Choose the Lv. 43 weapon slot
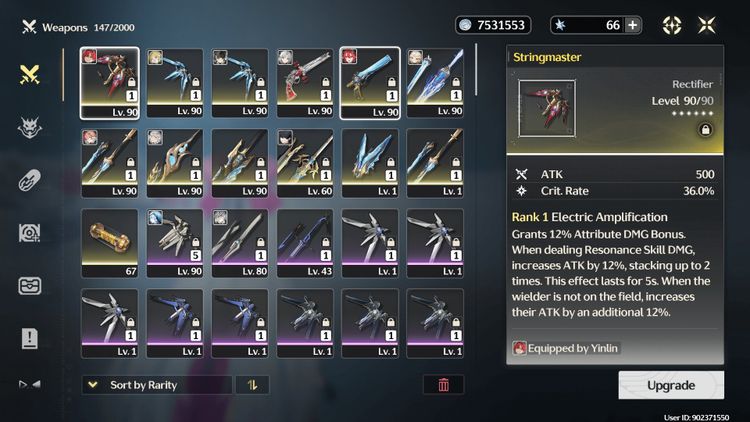Image resolution: width=750 pixels, height=422 pixels. click(309, 243)
